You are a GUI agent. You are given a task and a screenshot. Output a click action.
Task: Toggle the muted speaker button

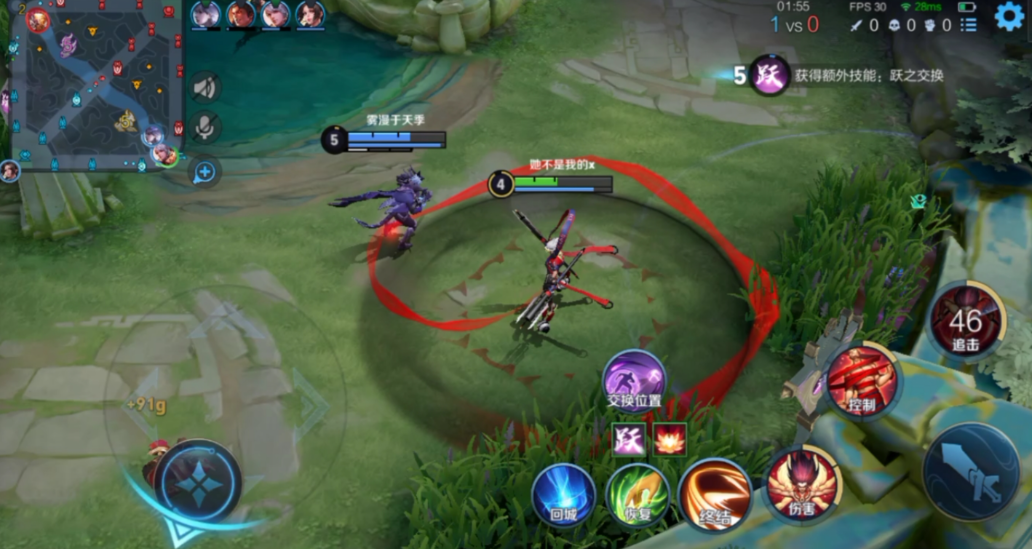205,87
